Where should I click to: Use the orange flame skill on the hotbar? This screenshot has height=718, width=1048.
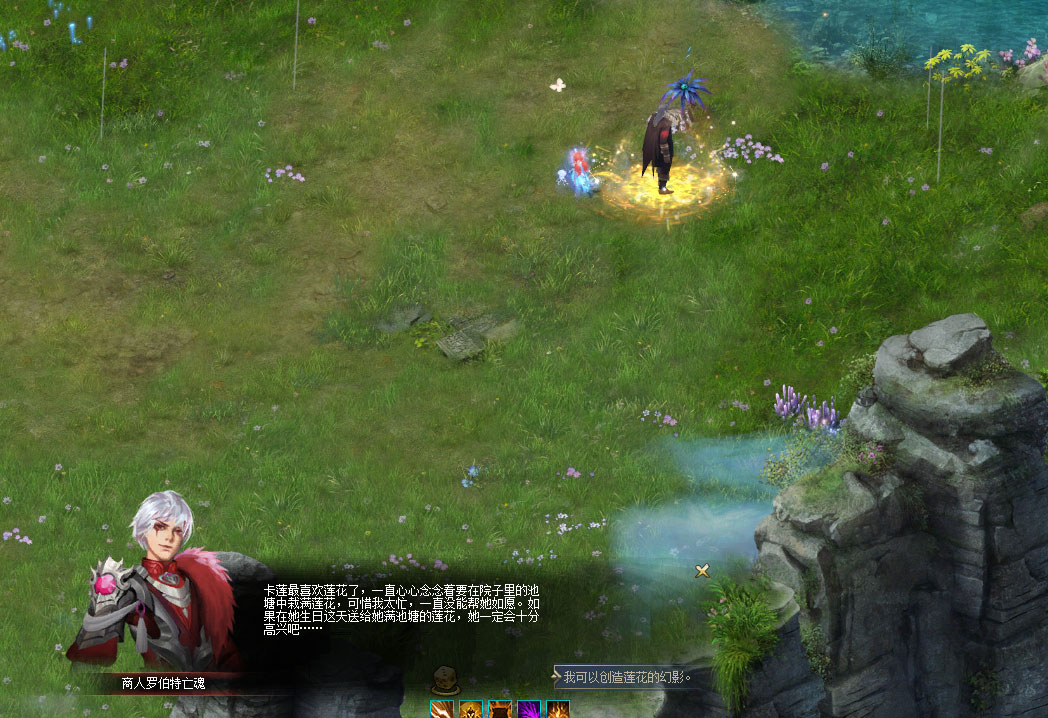pyautogui.click(x=557, y=709)
